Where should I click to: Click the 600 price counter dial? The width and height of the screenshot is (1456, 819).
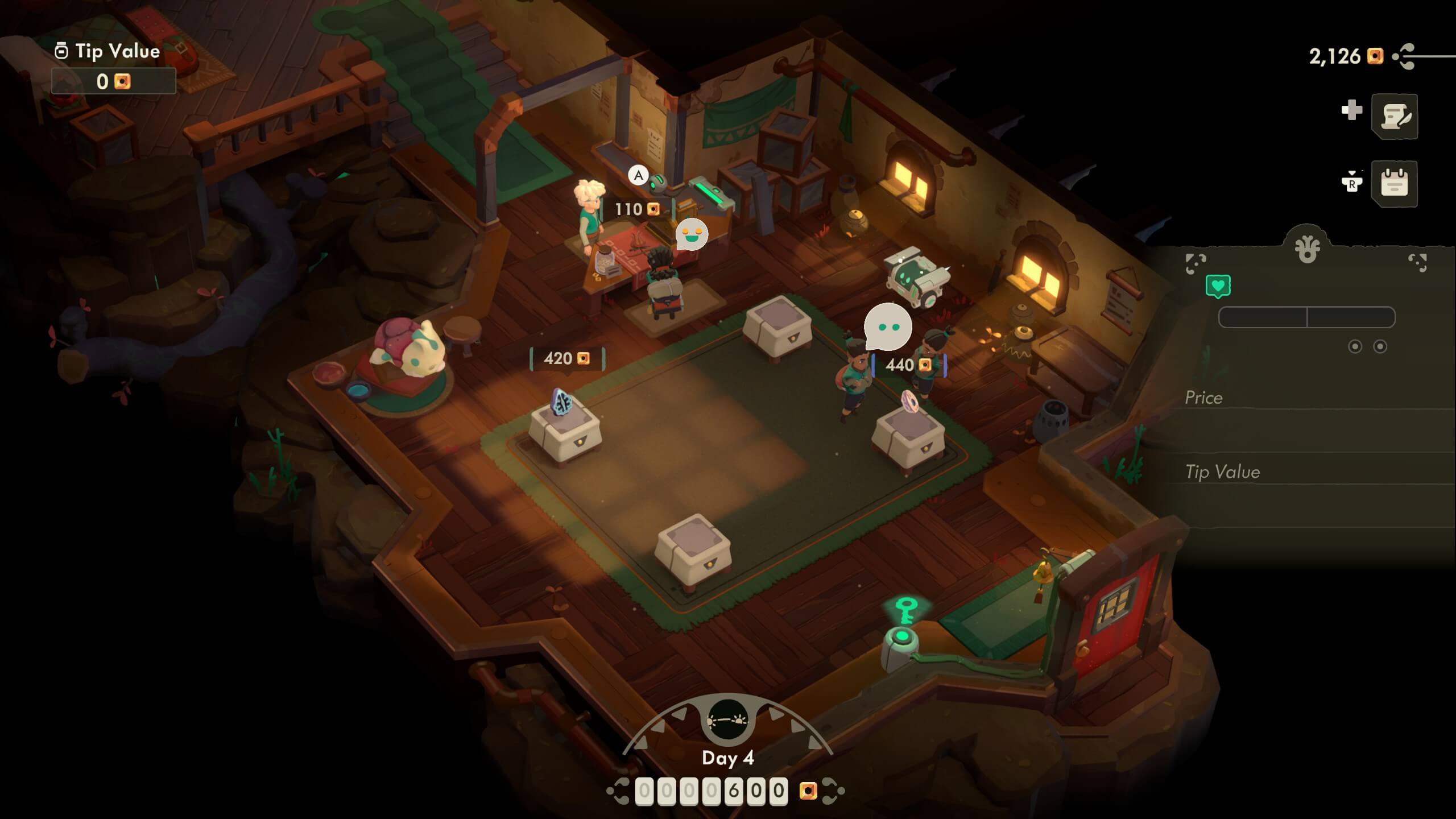712,791
